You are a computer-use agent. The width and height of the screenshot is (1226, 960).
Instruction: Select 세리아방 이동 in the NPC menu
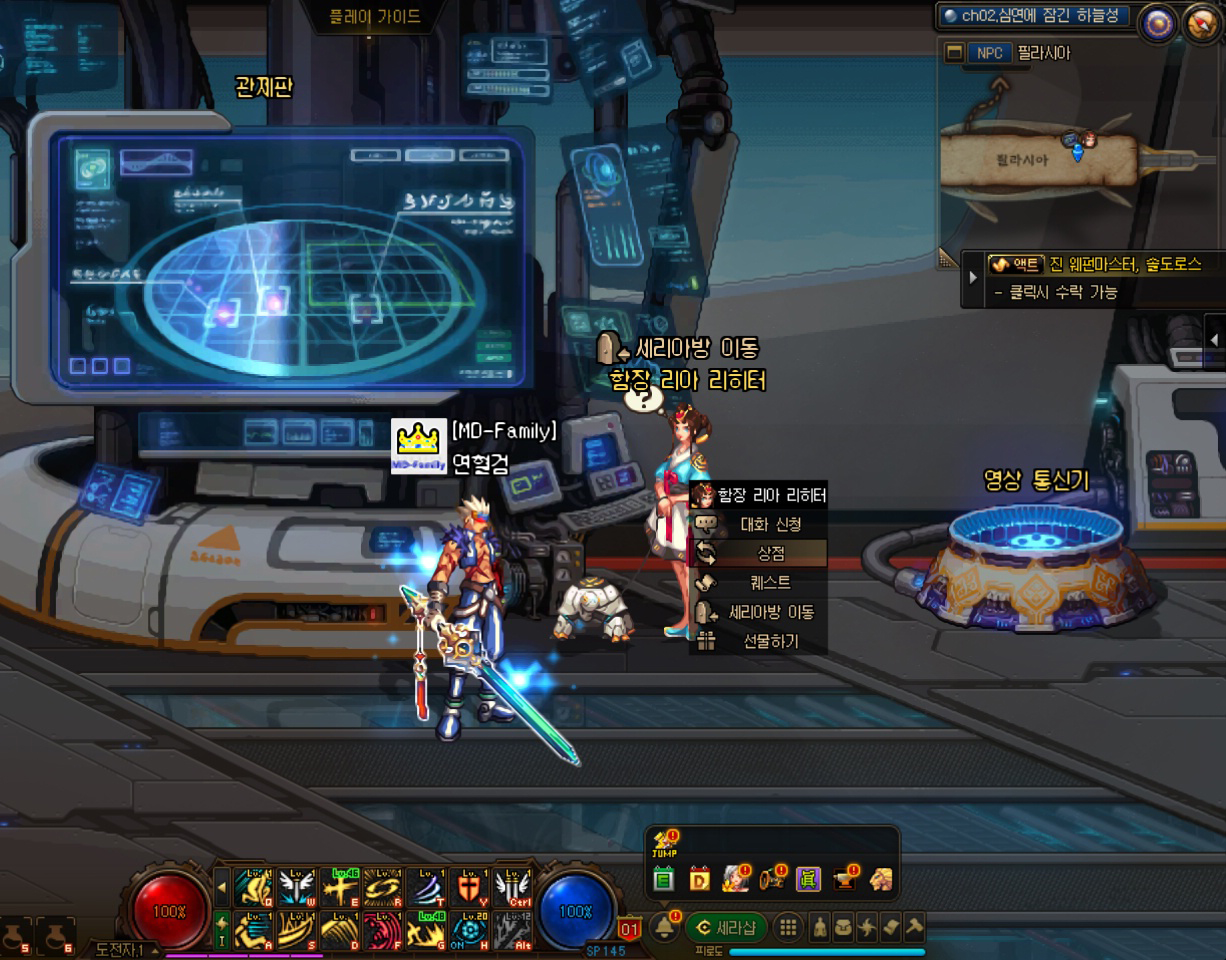pyautogui.click(x=770, y=612)
